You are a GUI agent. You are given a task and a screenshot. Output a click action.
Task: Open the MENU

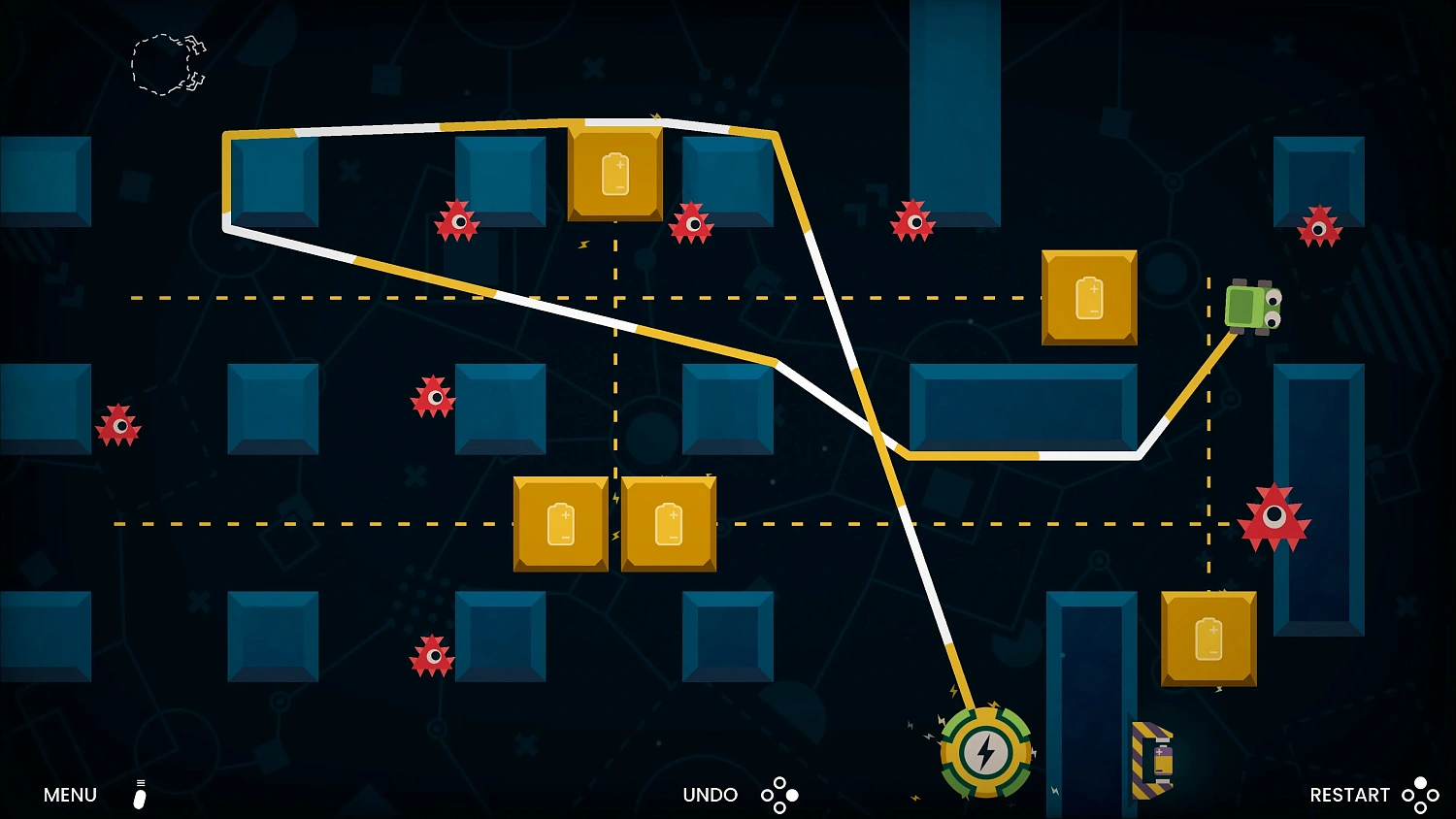[x=68, y=795]
